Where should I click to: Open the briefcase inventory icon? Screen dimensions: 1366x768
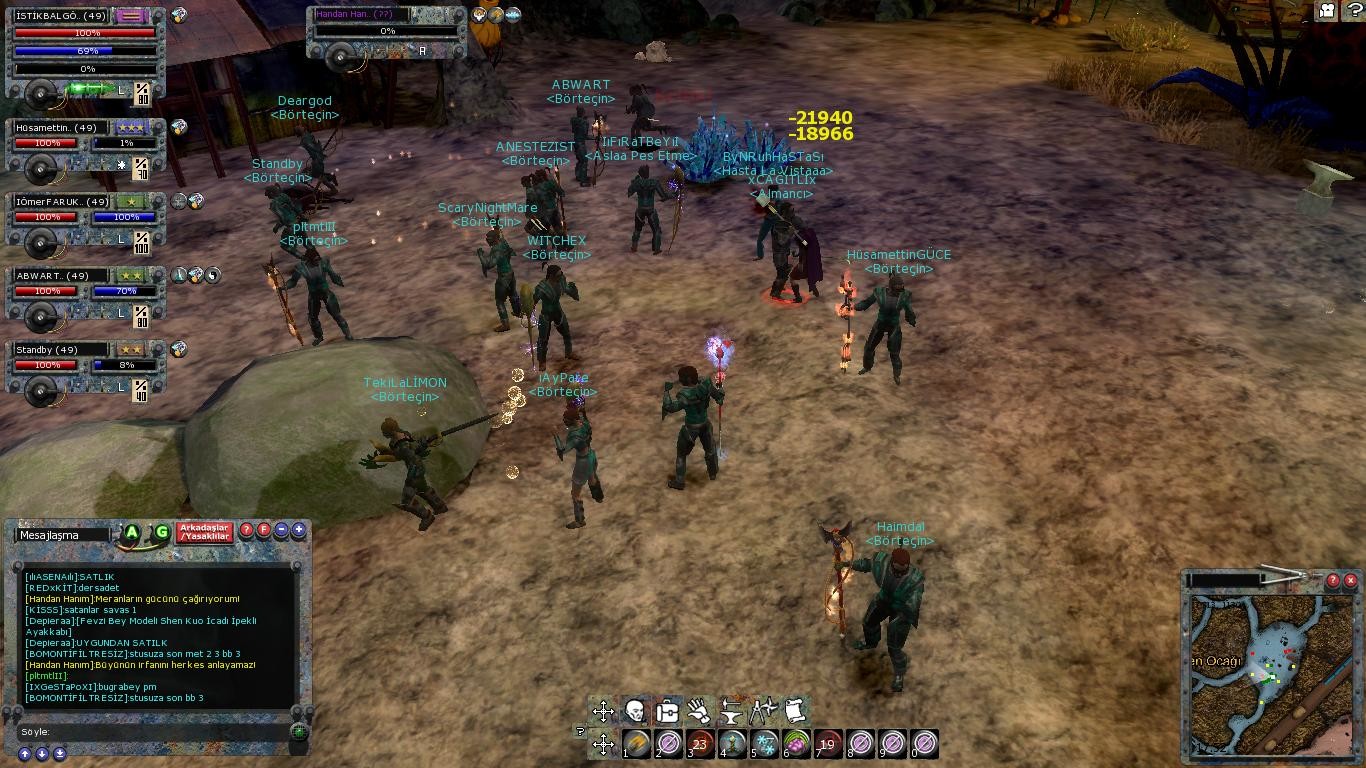667,711
